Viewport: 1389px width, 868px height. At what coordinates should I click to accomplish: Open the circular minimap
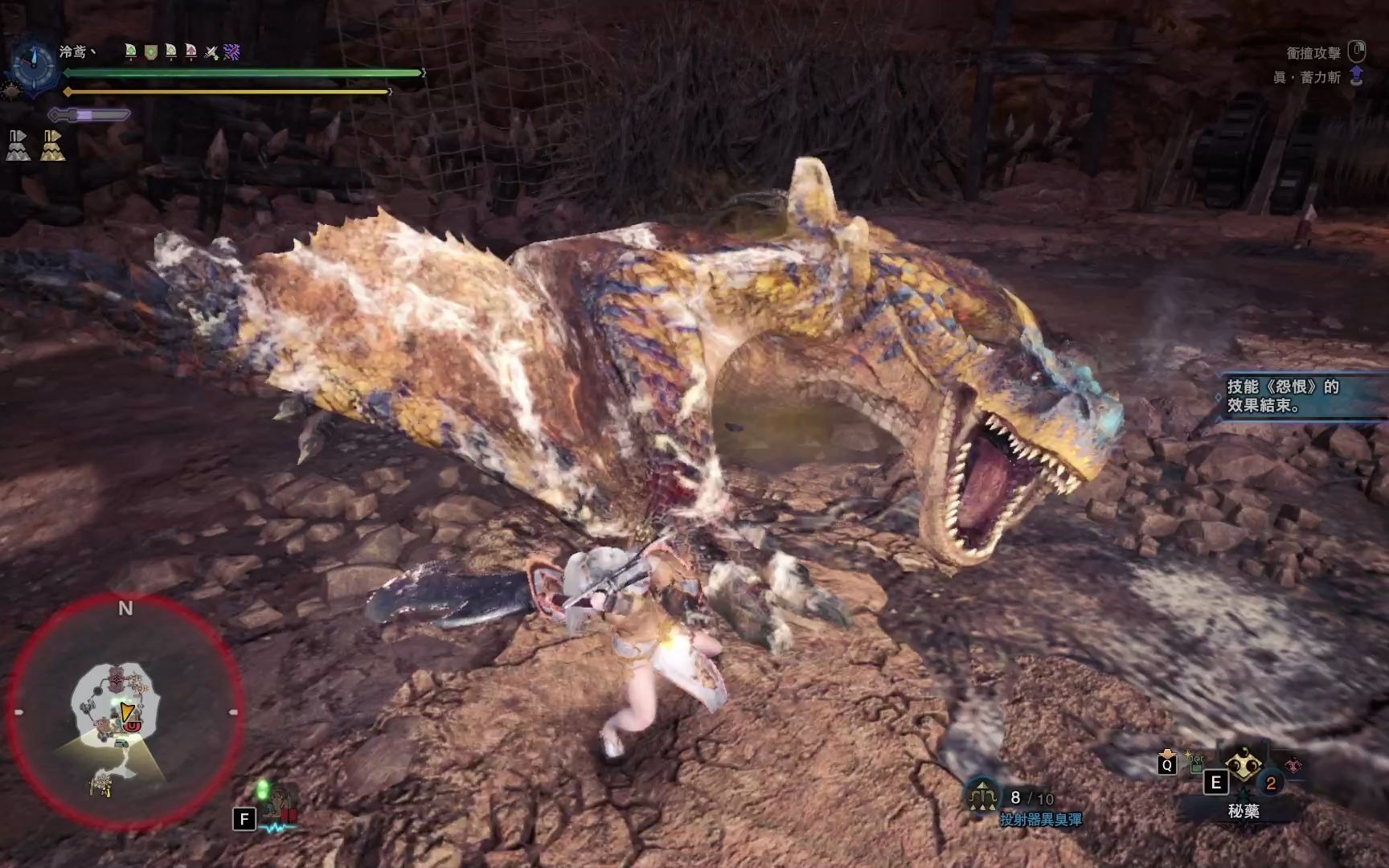(125, 712)
